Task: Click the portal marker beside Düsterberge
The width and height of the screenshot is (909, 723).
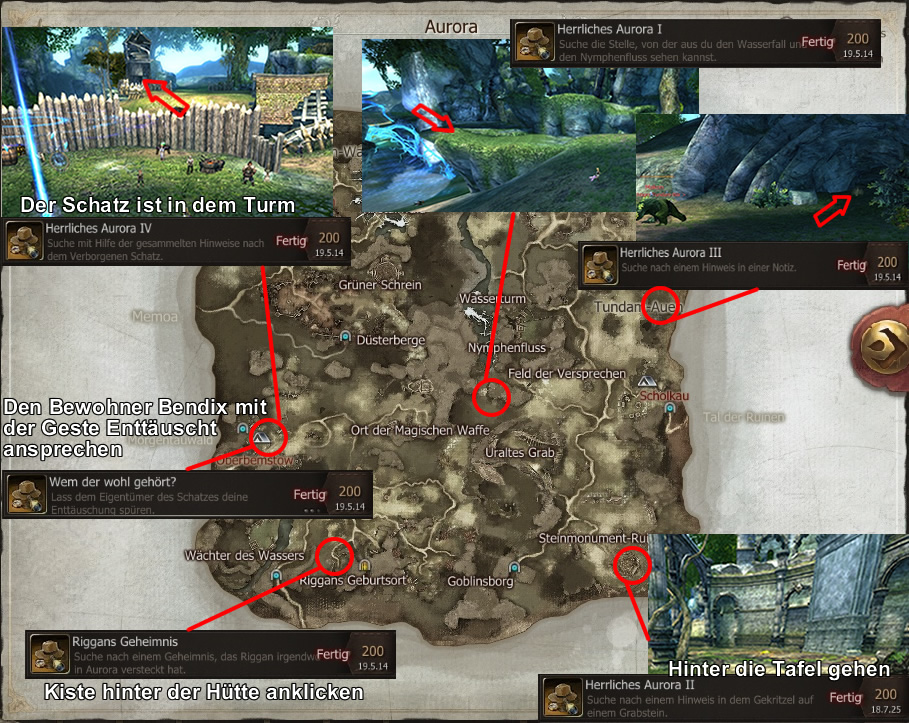Action: (x=346, y=338)
